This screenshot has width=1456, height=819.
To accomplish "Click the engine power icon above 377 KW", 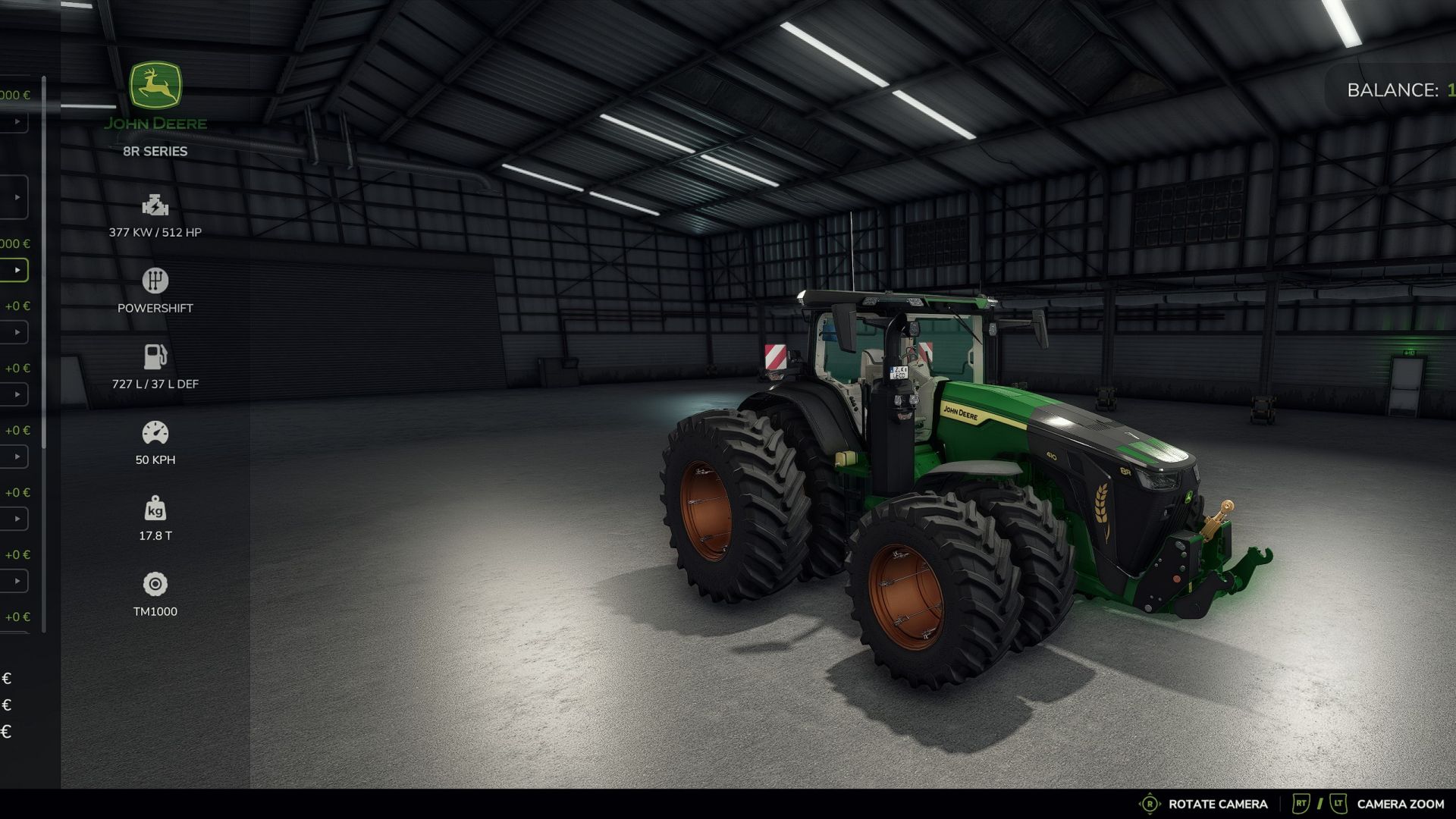I will (154, 205).
